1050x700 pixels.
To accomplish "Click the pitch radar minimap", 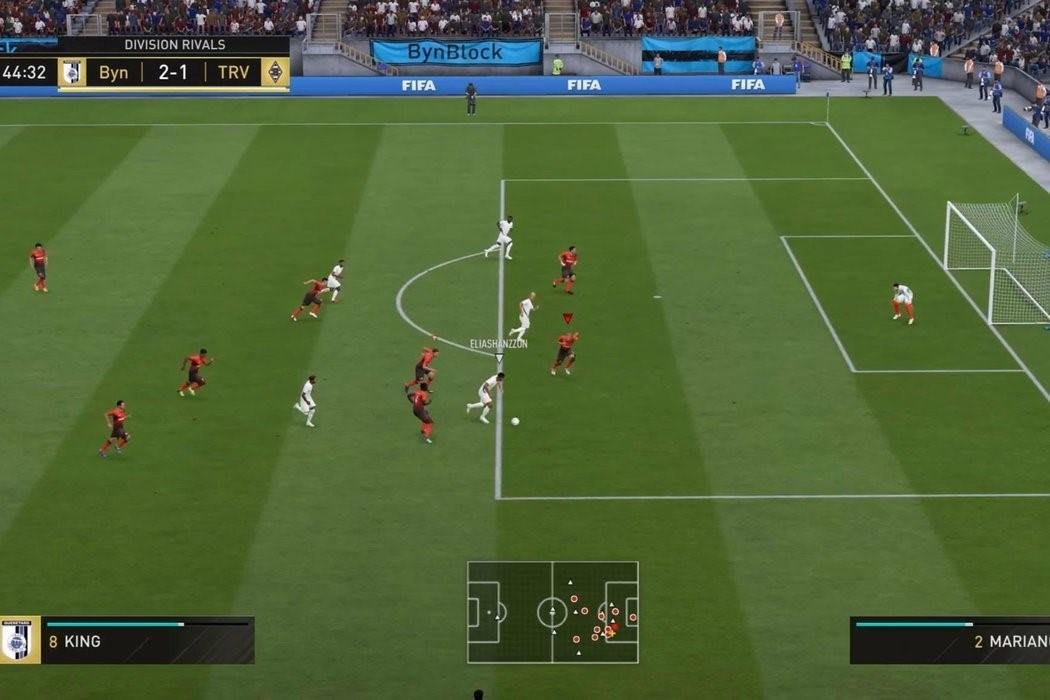I will [552, 612].
